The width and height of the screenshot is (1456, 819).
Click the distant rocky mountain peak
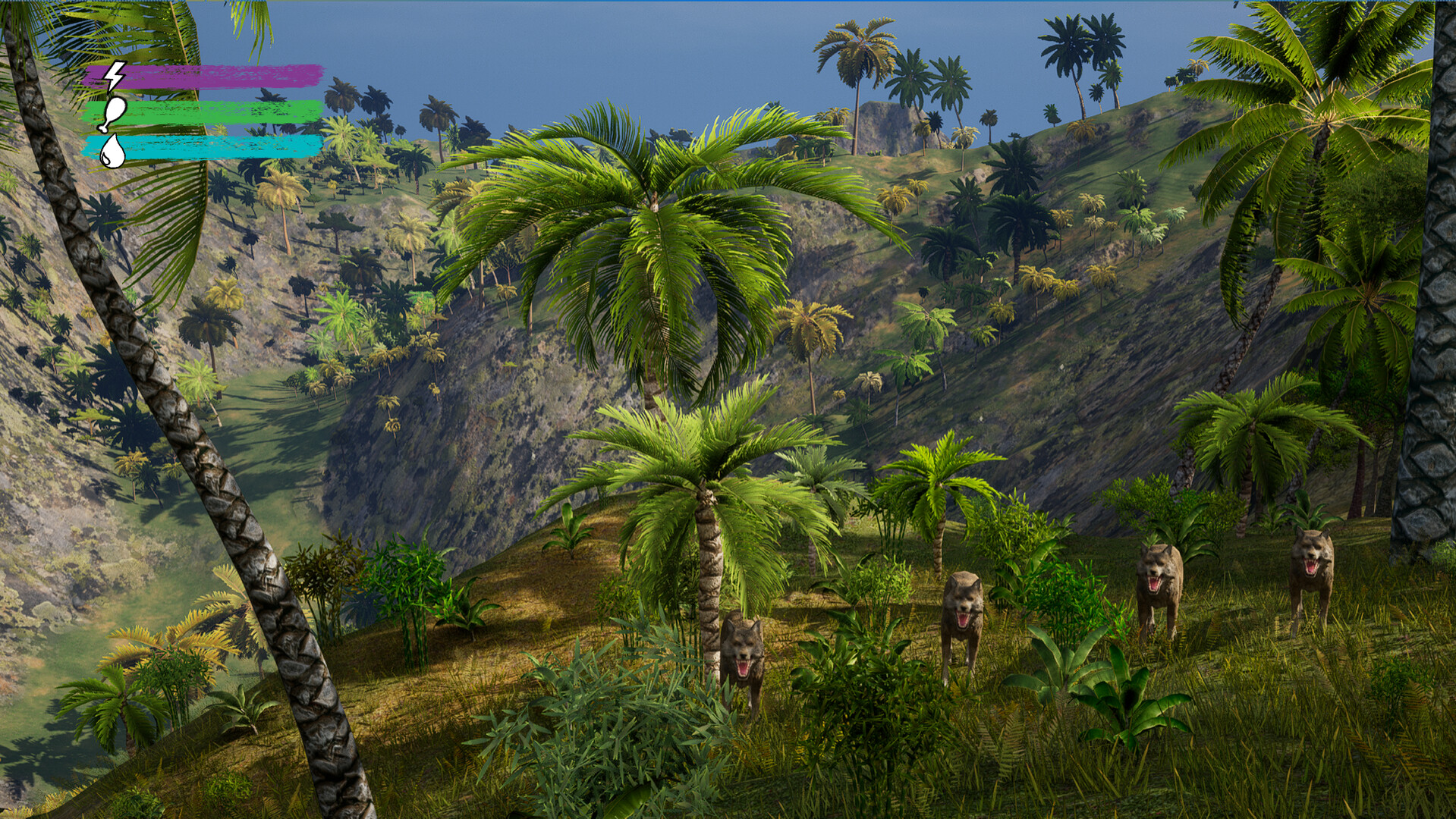(x=886, y=121)
